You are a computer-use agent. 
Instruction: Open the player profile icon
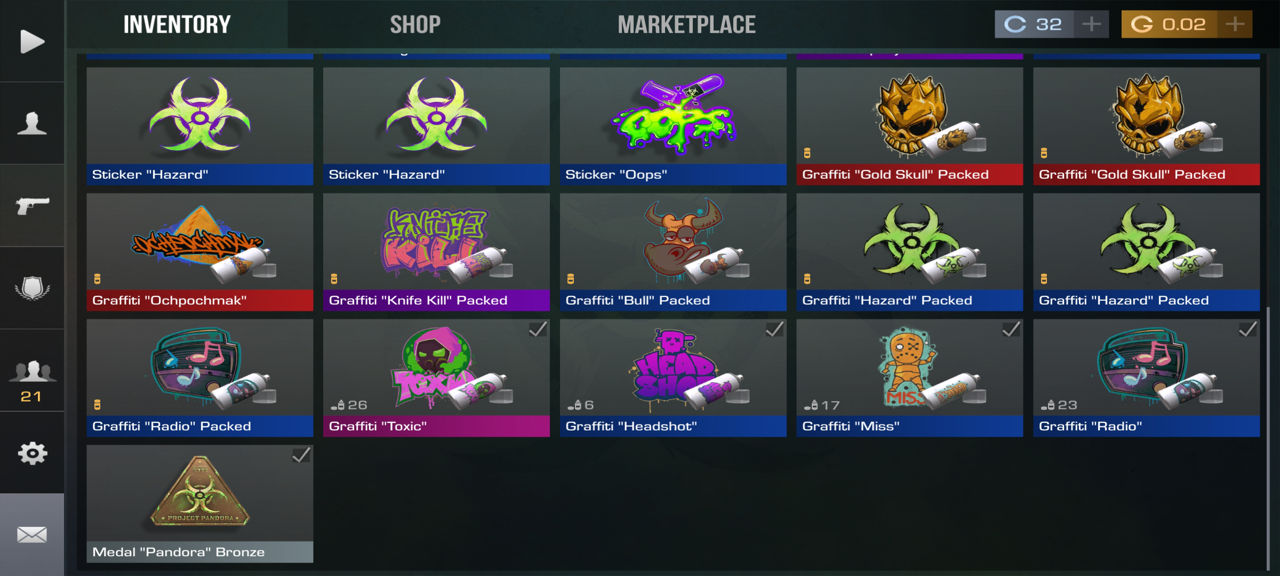tap(32, 124)
